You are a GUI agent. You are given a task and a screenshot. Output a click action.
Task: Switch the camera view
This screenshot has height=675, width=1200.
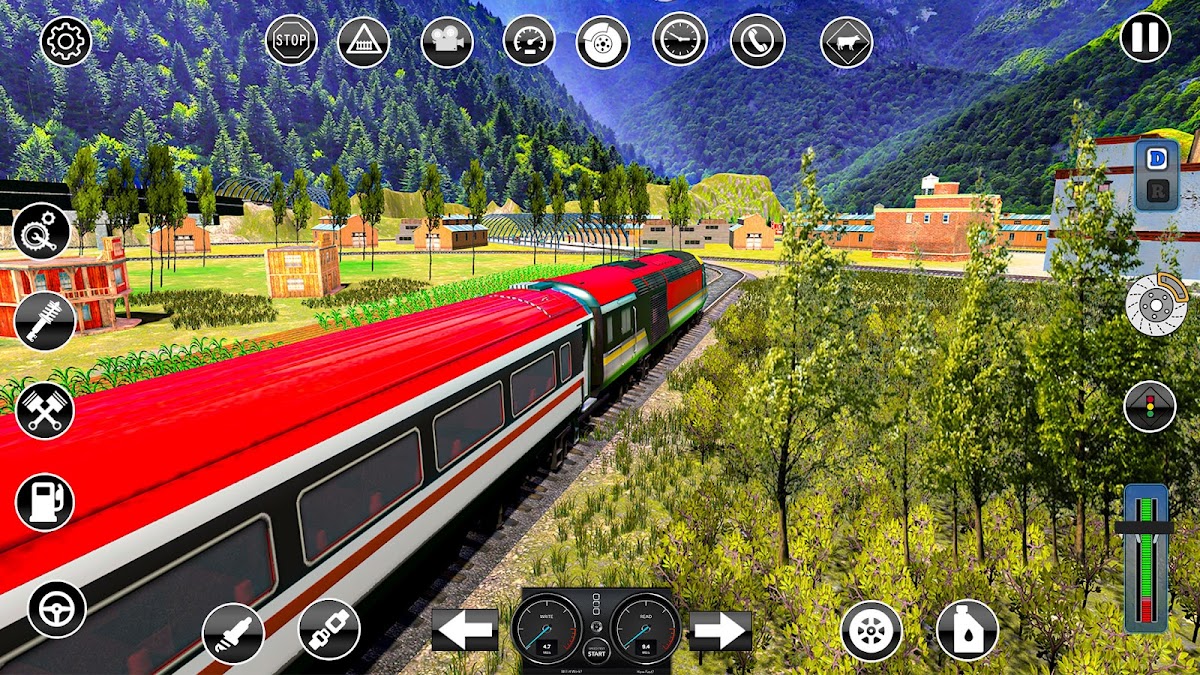coord(447,41)
